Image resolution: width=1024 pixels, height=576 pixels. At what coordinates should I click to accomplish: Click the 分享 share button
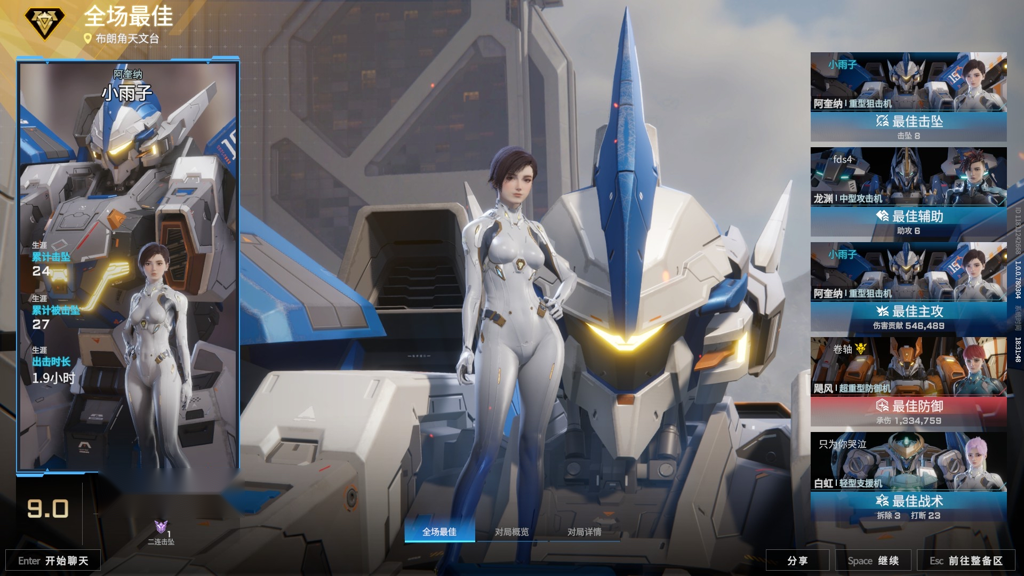pyautogui.click(x=797, y=561)
